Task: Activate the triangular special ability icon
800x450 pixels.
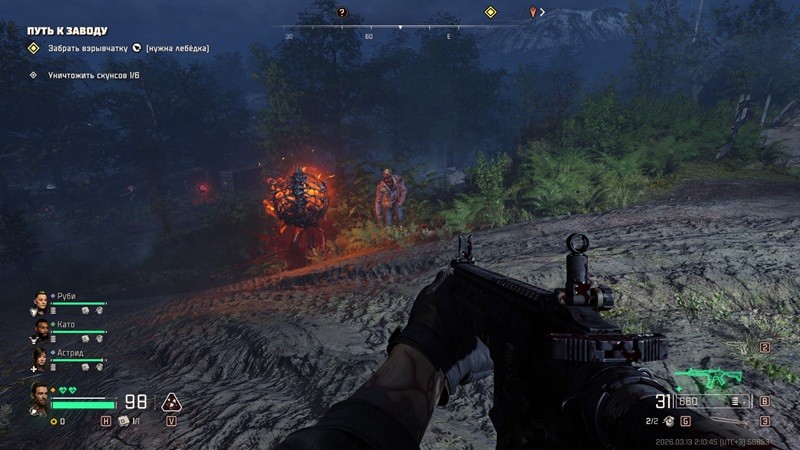Action: click(171, 402)
